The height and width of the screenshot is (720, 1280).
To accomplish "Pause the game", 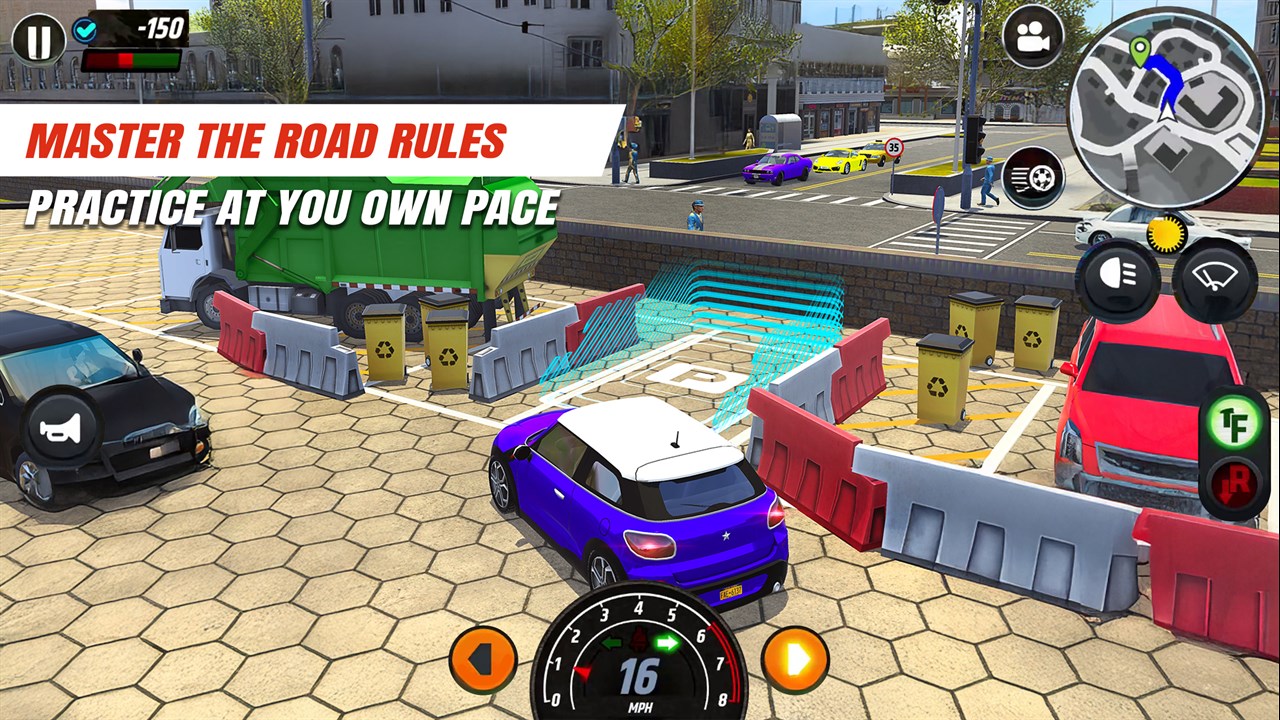I will click(x=39, y=39).
